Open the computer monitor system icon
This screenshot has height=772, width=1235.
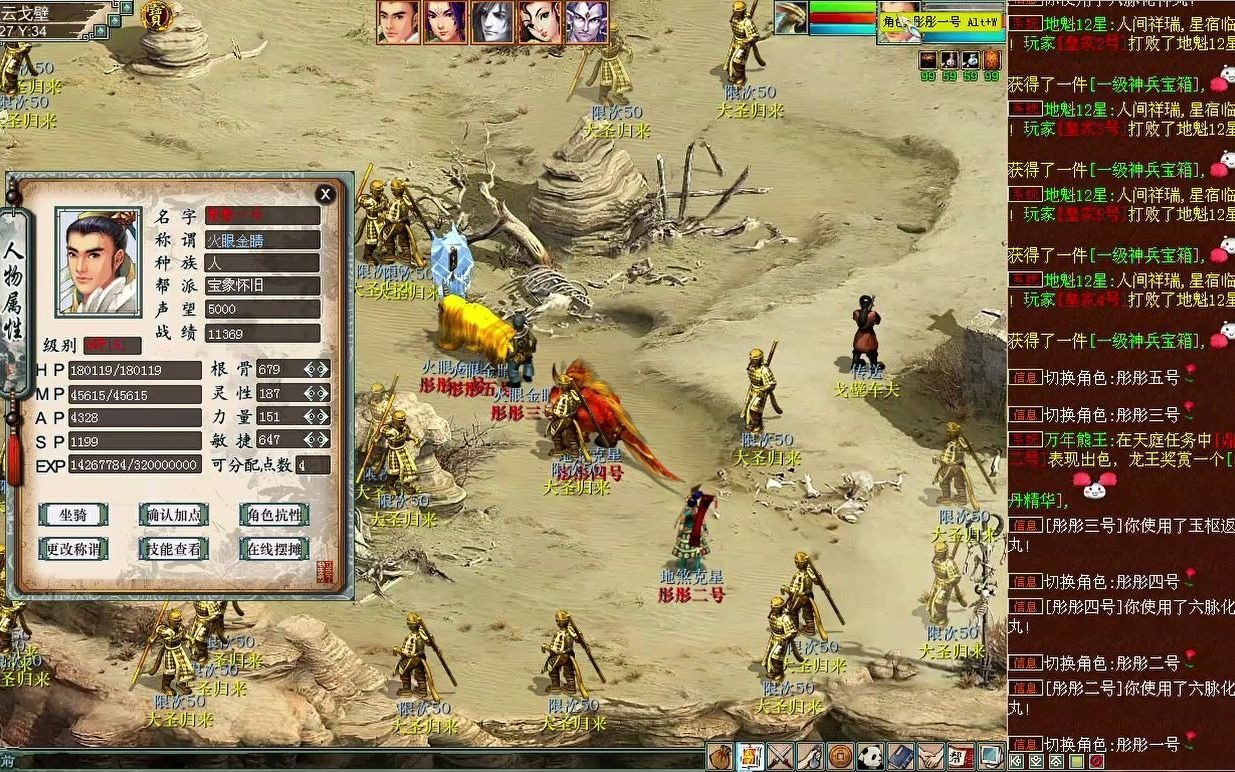pyautogui.click(x=990, y=757)
